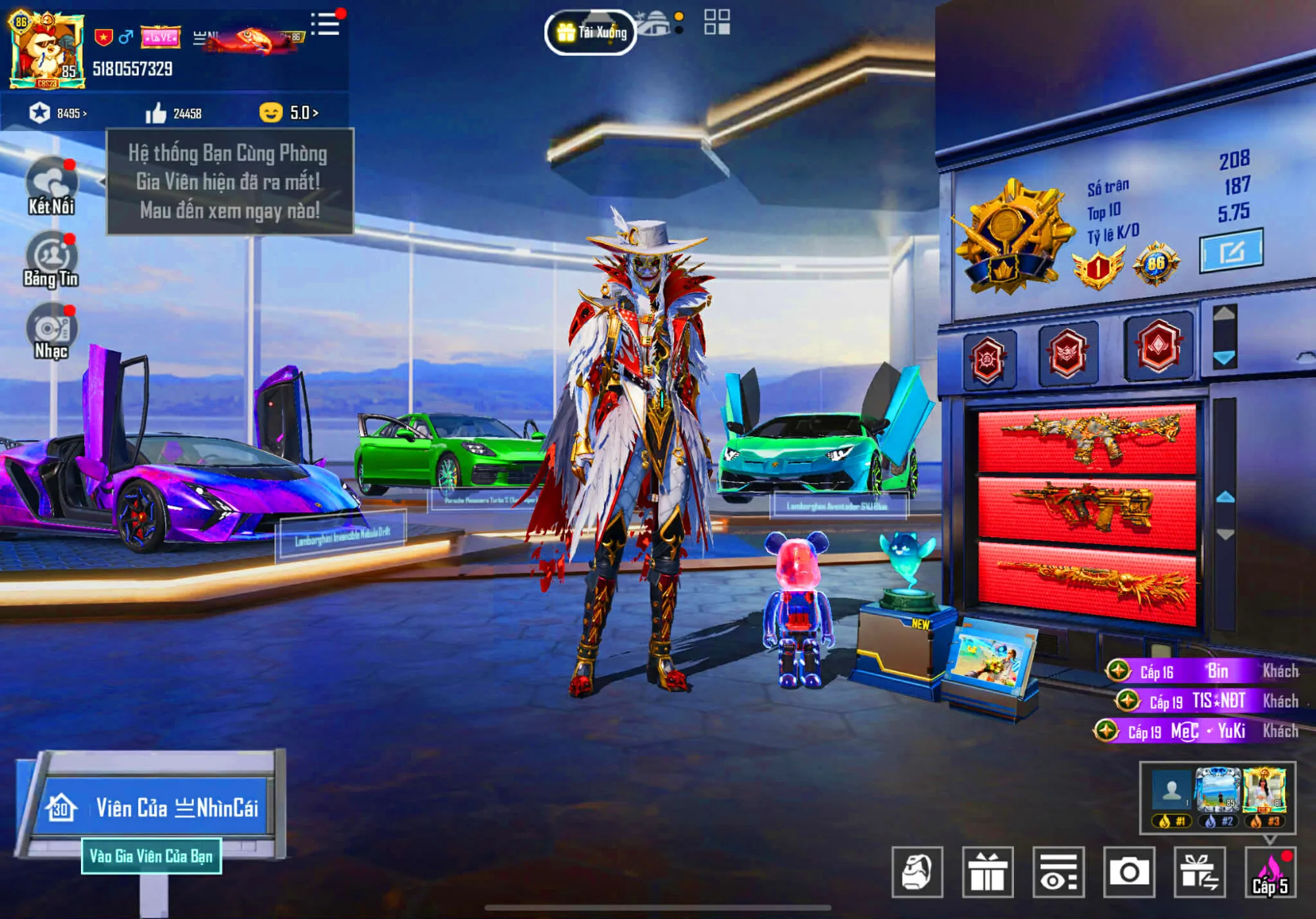The height and width of the screenshot is (919, 1316).
Task: Open the Bảng Tin bulletin board
Action: tap(51, 259)
